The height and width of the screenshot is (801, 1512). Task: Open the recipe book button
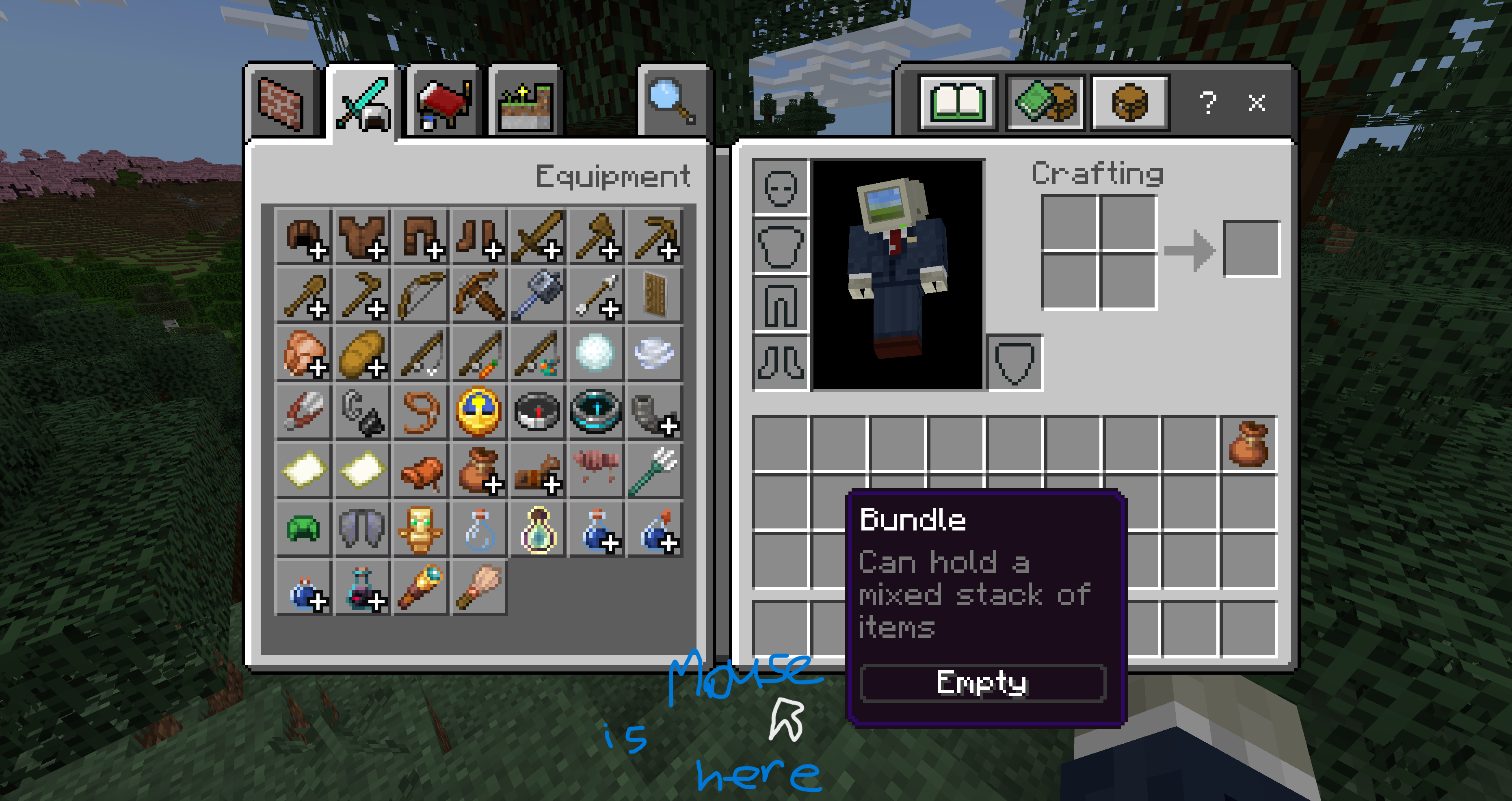pos(957,102)
